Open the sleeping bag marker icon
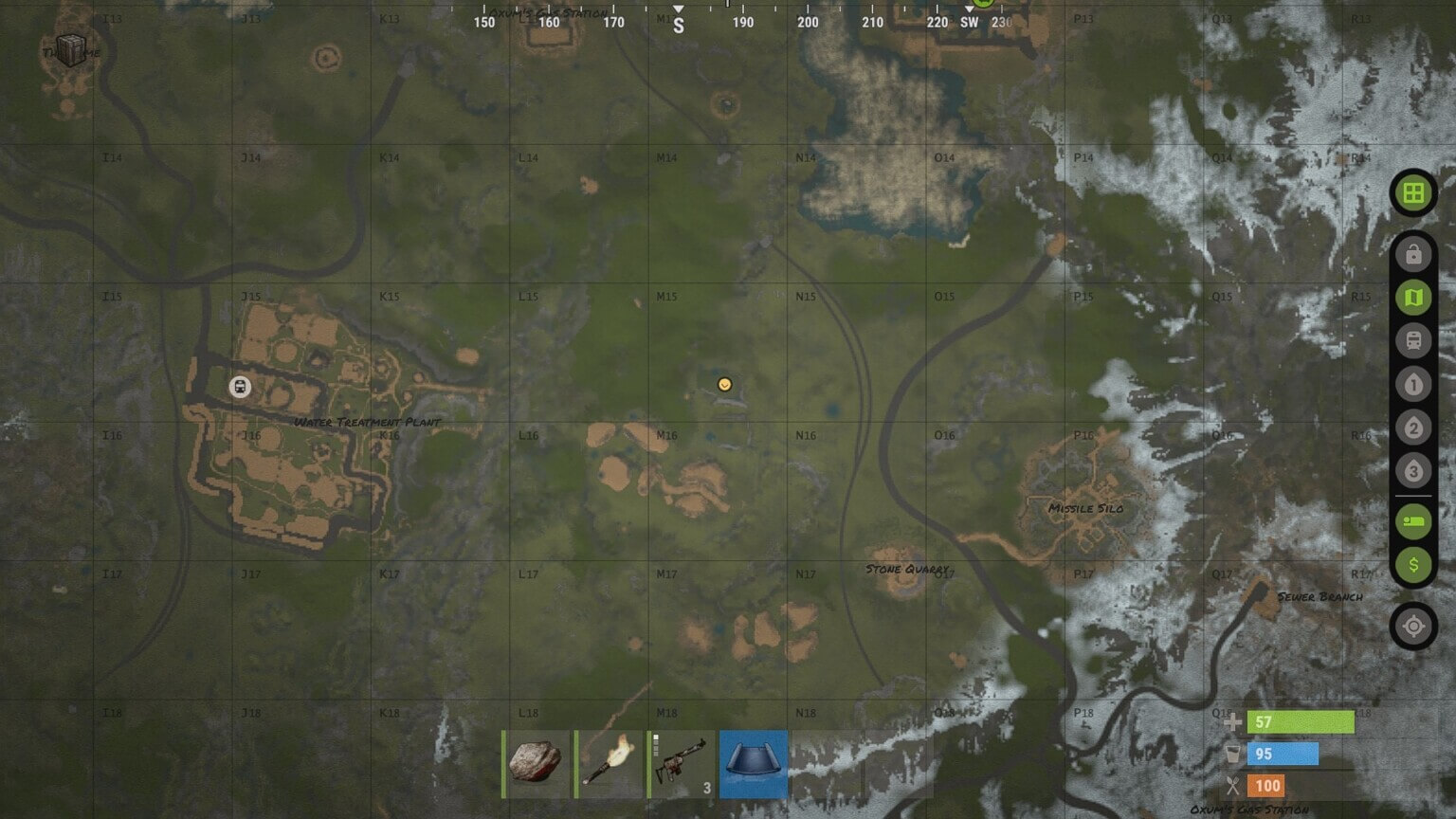Image resolution: width=1456 pixels, height=819 pixels. pyautogui.click(x=1413, y=520)
